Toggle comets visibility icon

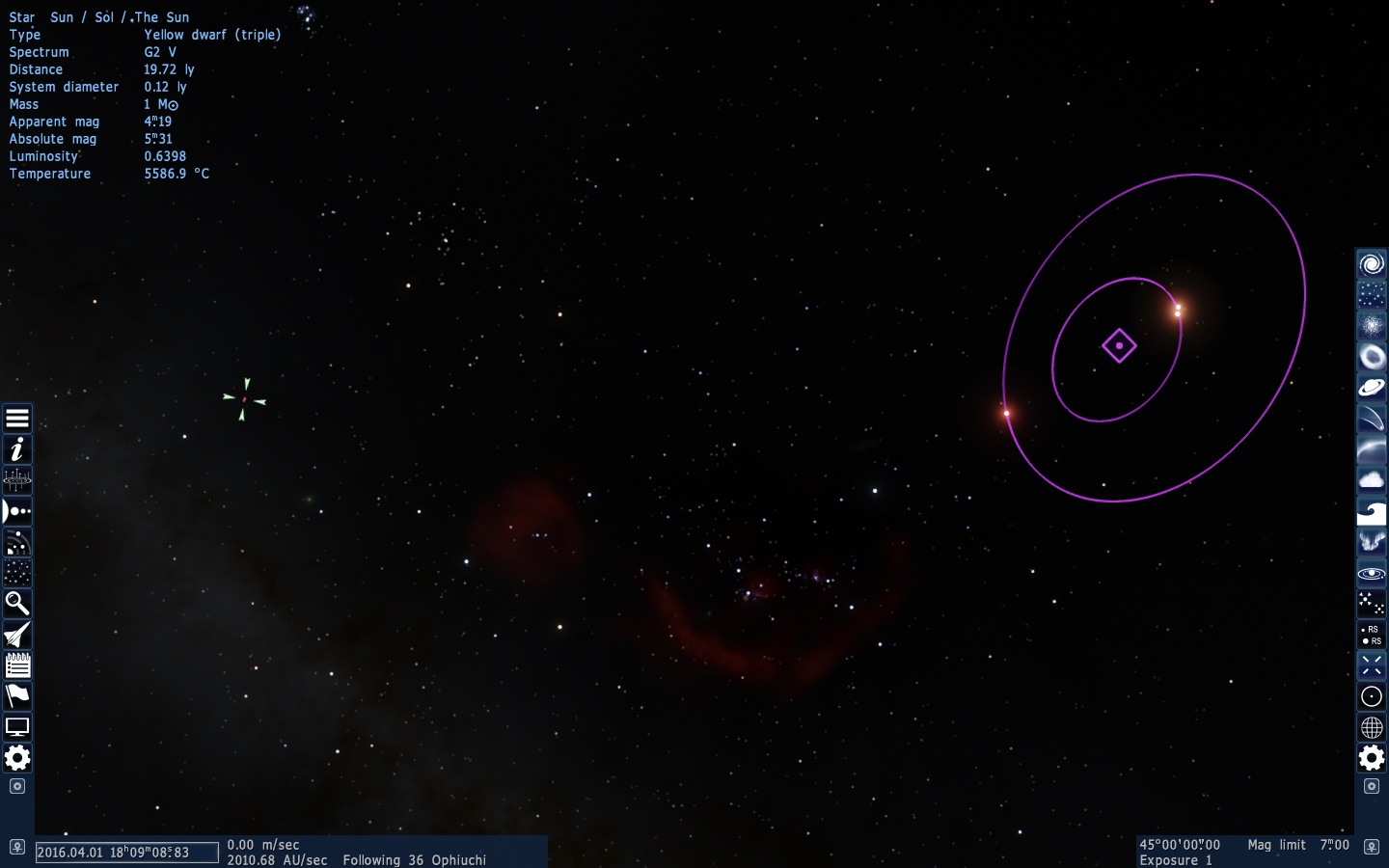(x=1372, y=419)
